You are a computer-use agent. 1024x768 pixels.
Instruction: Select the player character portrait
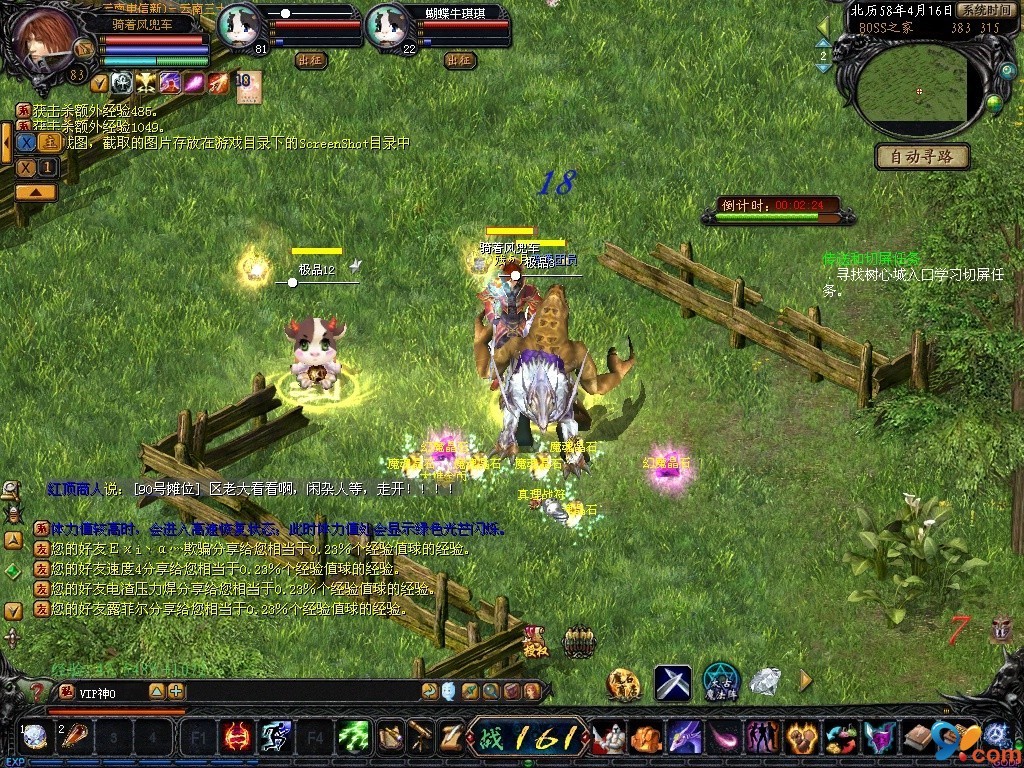pos(45,37)
